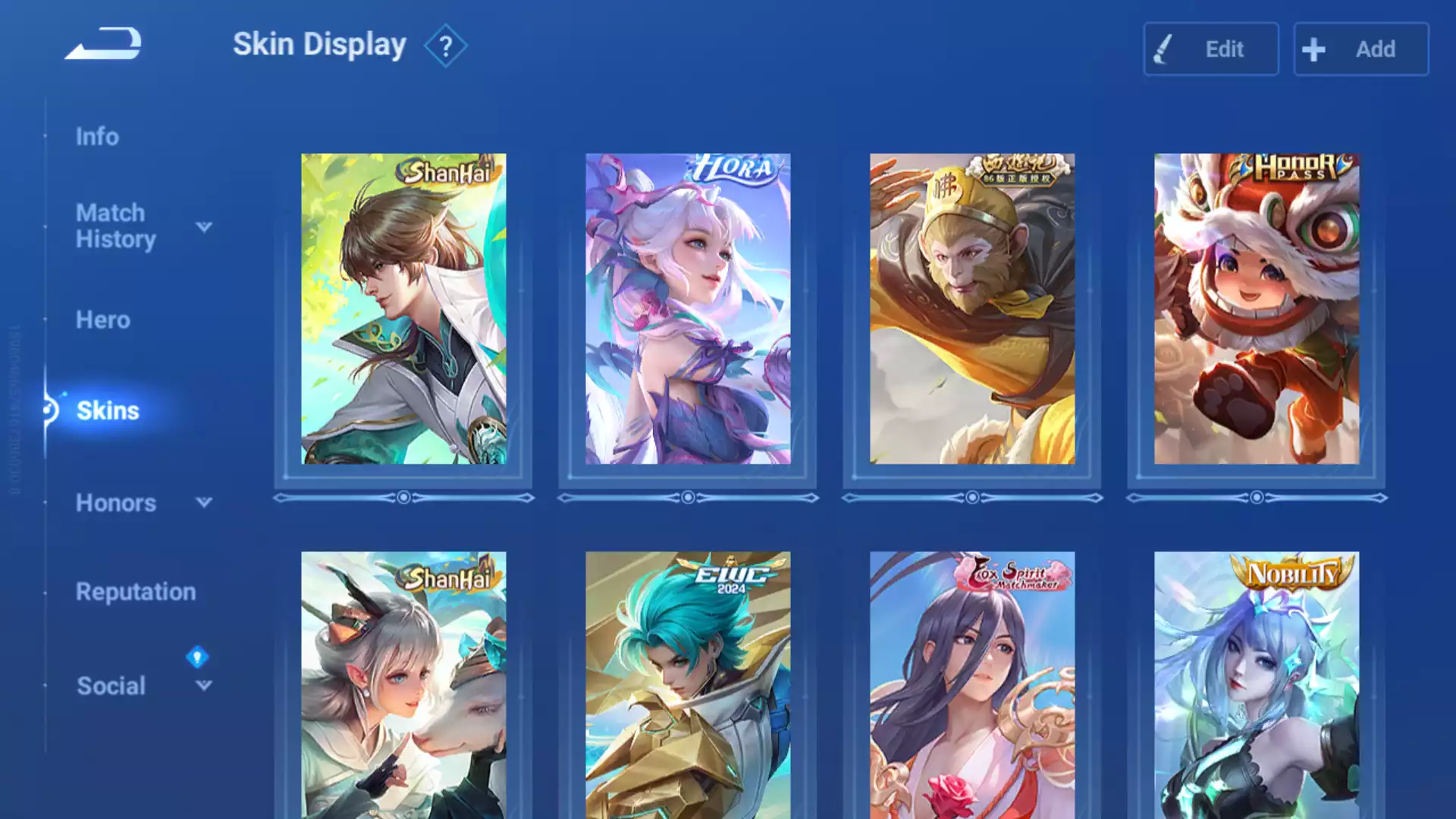The height and width of the screenshot is (819, 1456).
Task: Open the Social section
Action: [111, 686]
